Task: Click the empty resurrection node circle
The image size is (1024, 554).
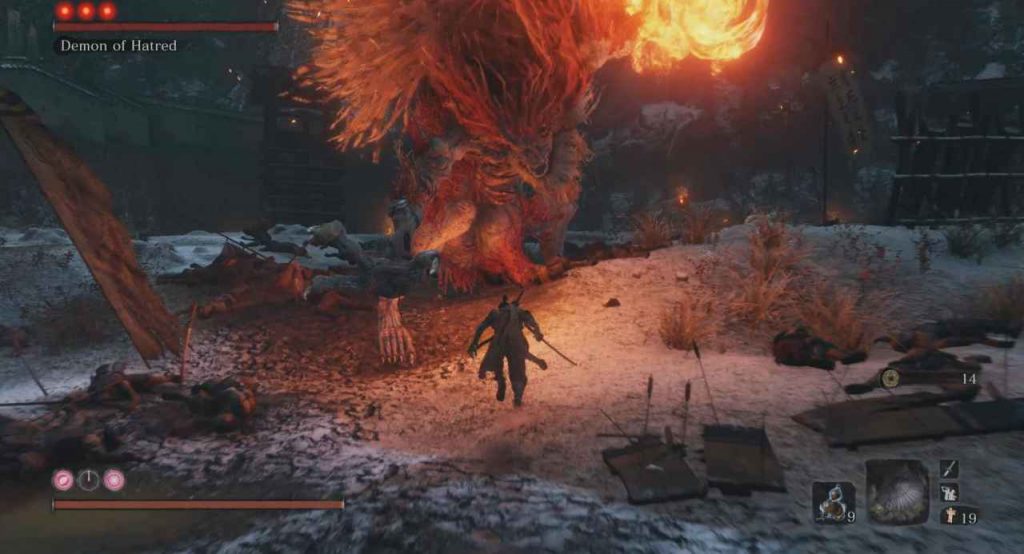Action: [89, 480]
